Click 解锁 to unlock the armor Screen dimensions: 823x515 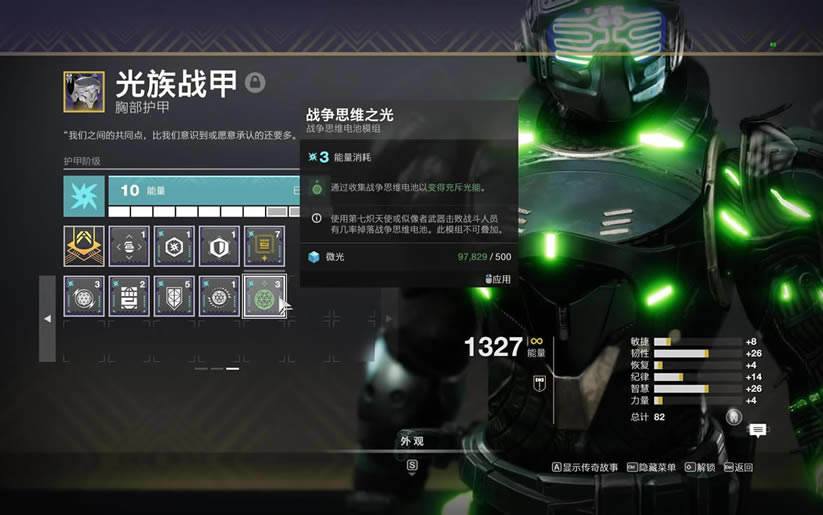click(x=704, y=467)
